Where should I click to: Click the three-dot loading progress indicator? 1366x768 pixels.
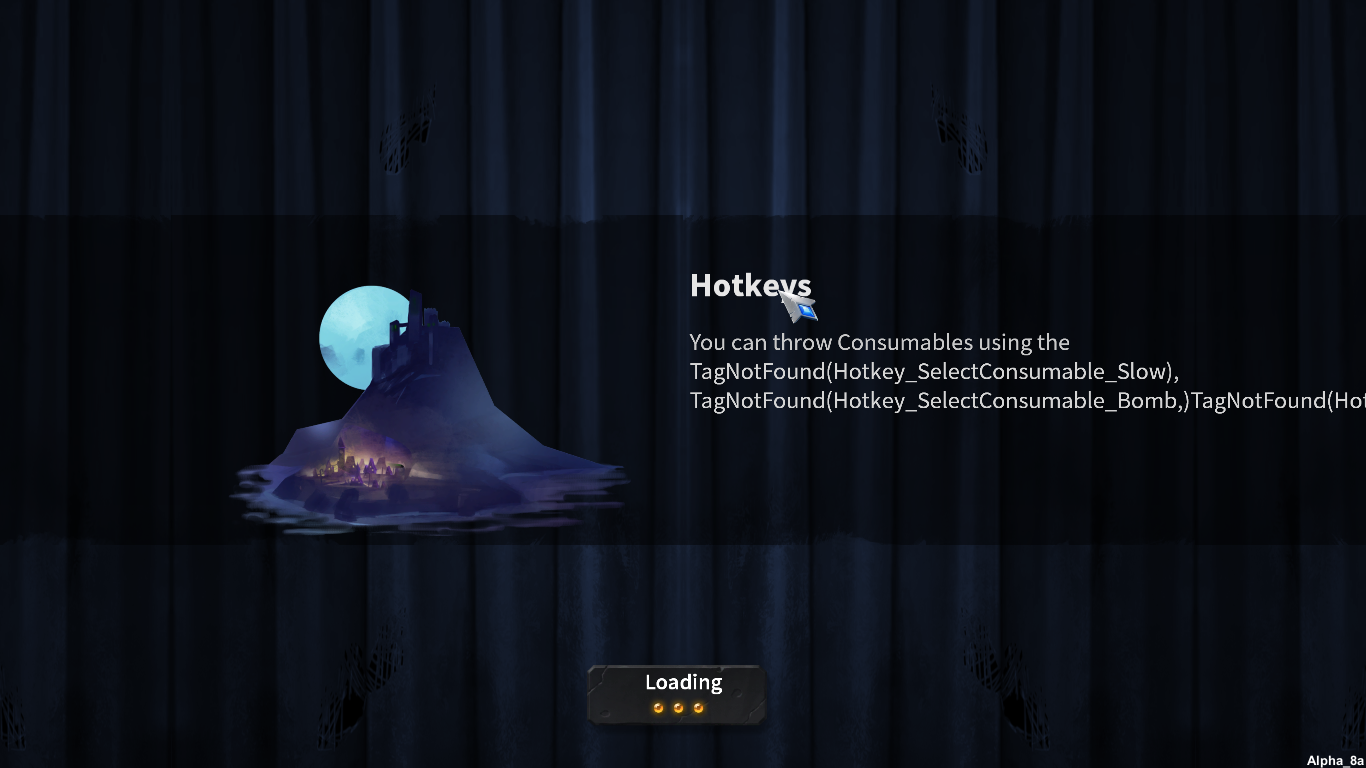(x=680, y=707)
